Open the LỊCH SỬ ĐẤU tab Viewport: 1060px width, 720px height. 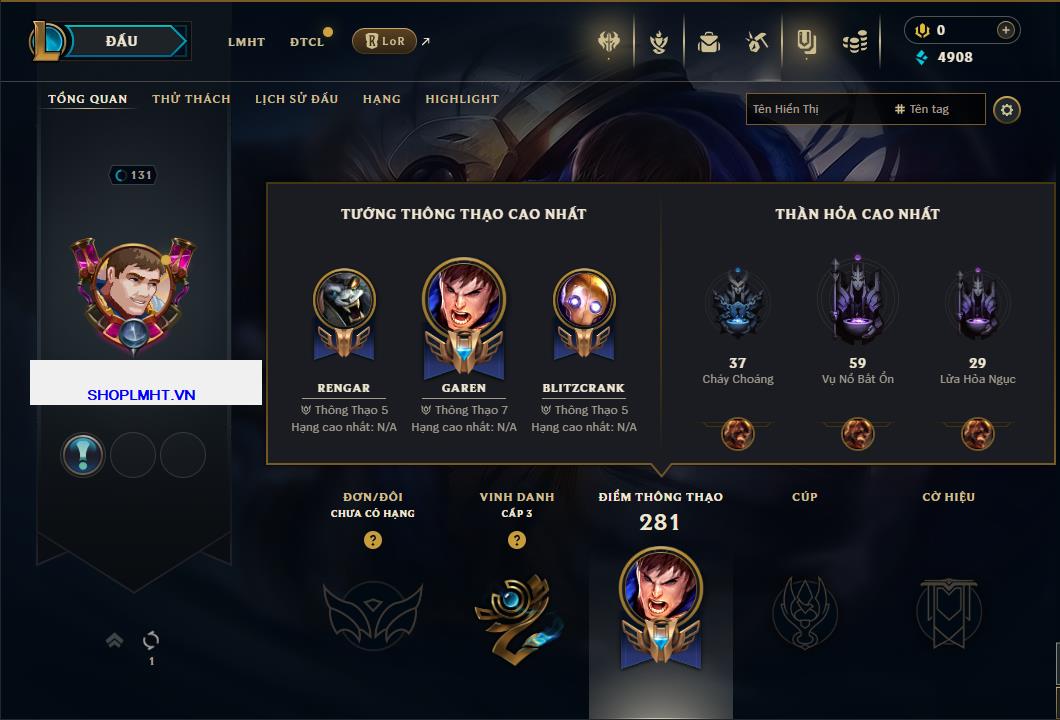pos(296,99)
